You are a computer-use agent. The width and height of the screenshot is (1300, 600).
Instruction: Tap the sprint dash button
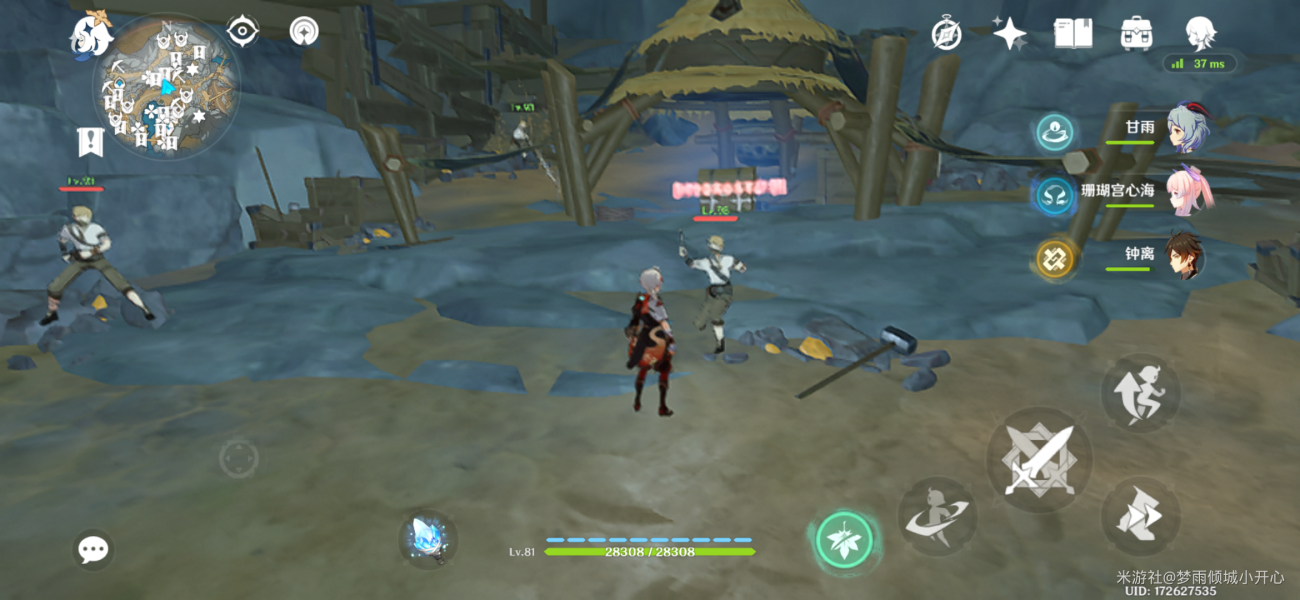pos(1141,516)
